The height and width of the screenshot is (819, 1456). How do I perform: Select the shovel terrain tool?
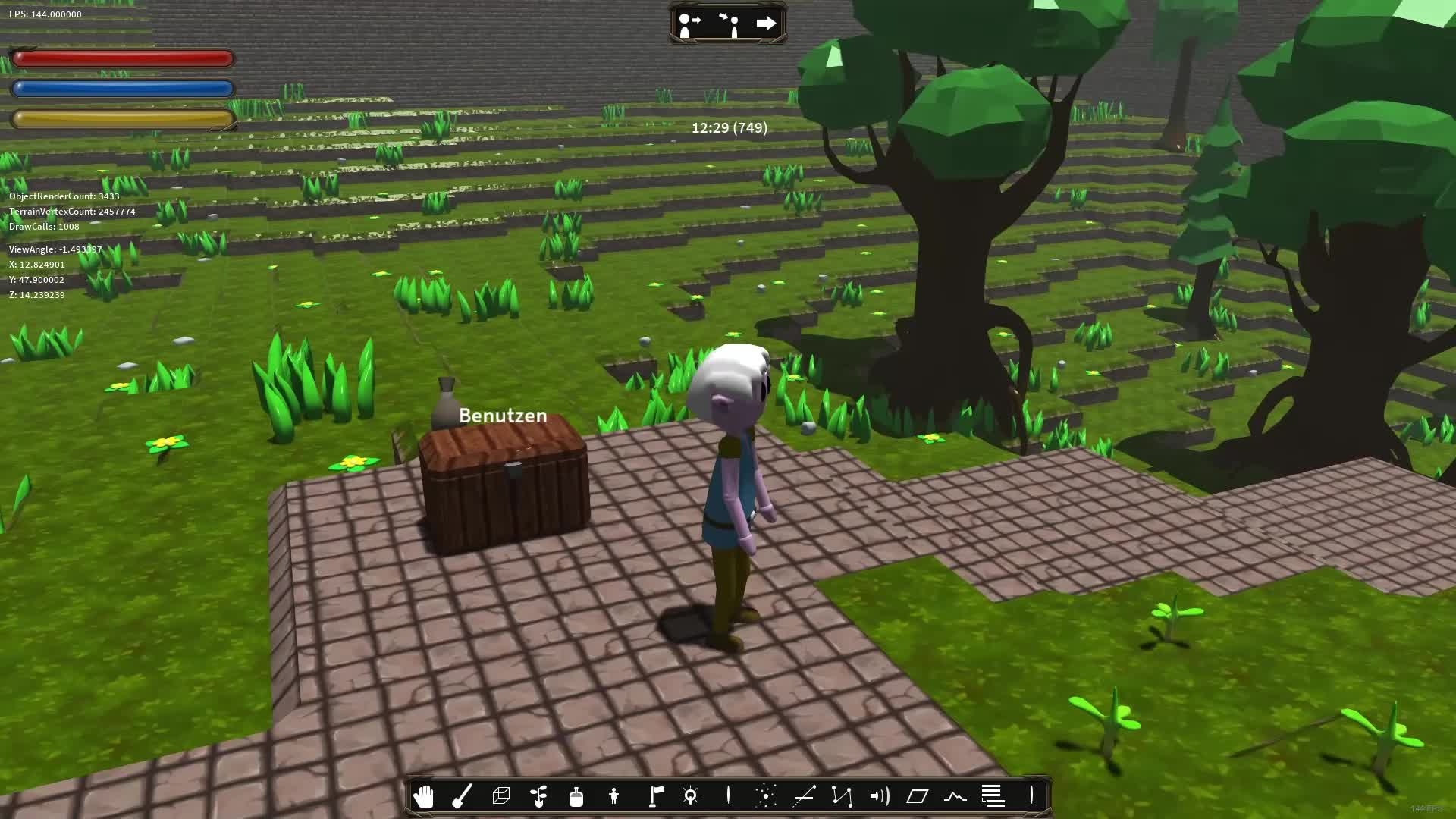463,795
